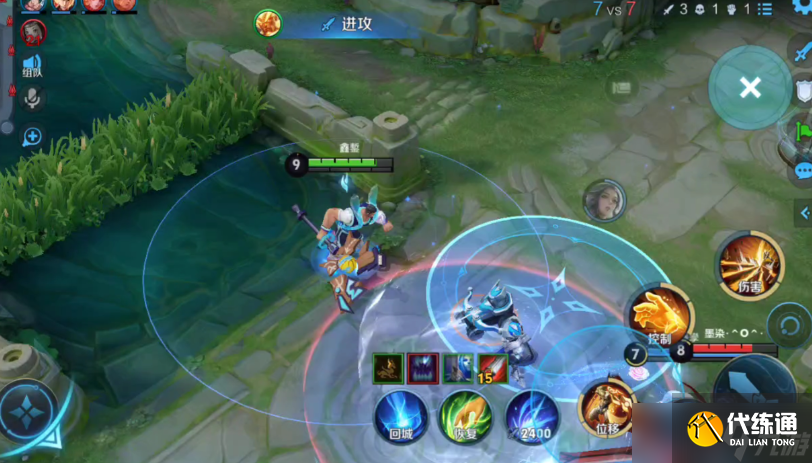Tap the shield signal button
The height and width of the screenshot is (463, 812).
803,92
